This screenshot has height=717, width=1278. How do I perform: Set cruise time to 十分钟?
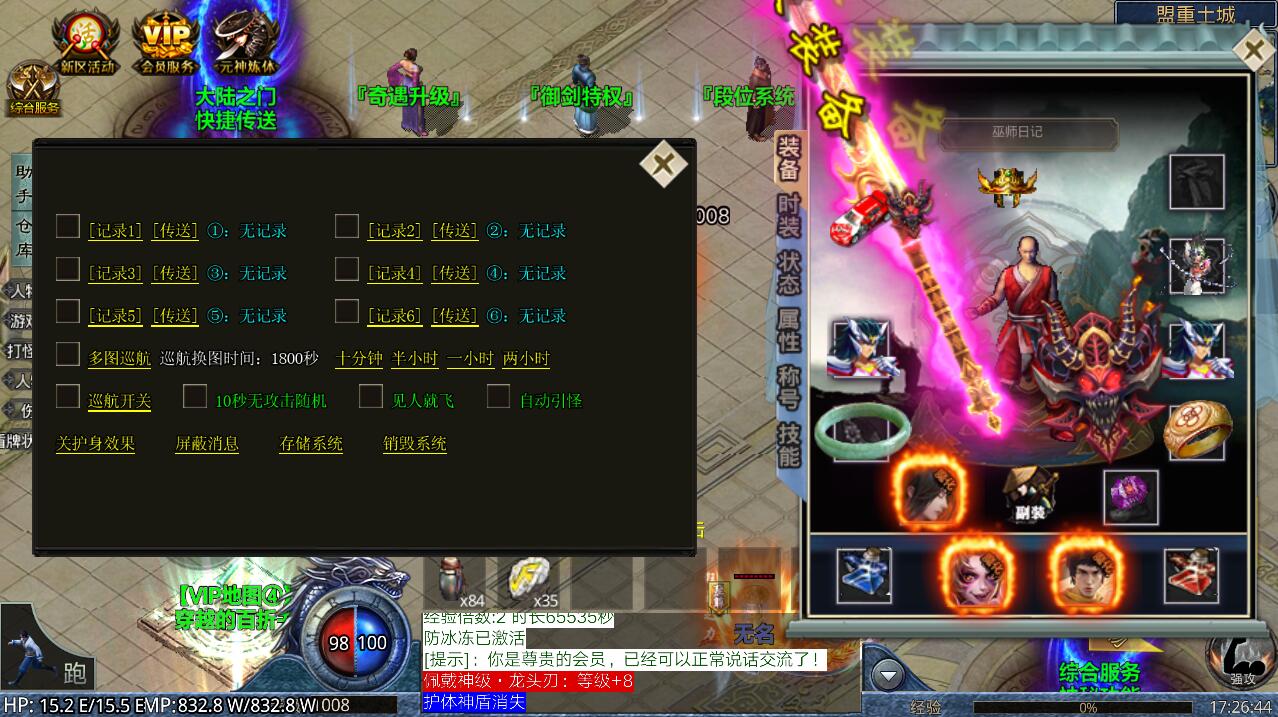click(359, 359)
